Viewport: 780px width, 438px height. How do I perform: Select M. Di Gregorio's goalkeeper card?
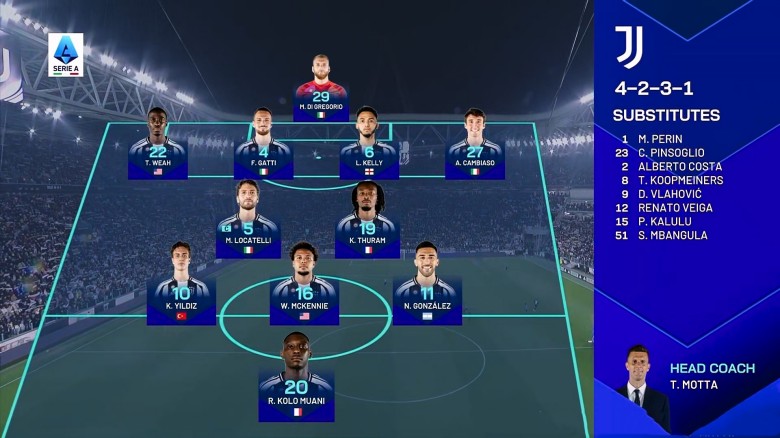[x=320, y=88]
